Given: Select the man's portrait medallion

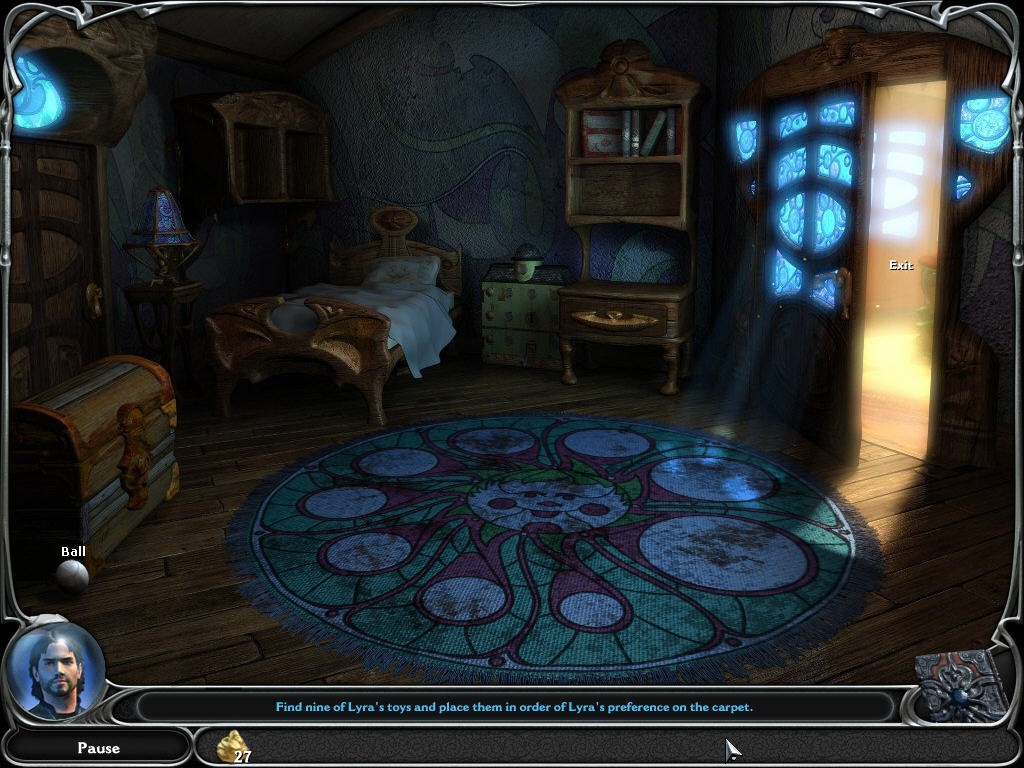Looking at the screenshot, I should tap(54, 671).
